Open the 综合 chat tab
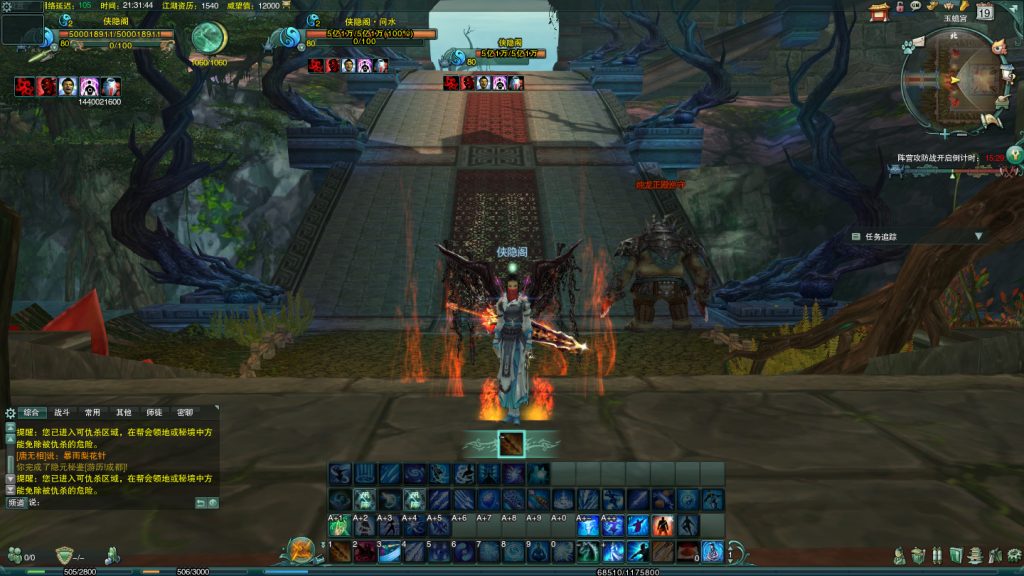This screenshot has width=1024, height=576. [x=32, y=412]
